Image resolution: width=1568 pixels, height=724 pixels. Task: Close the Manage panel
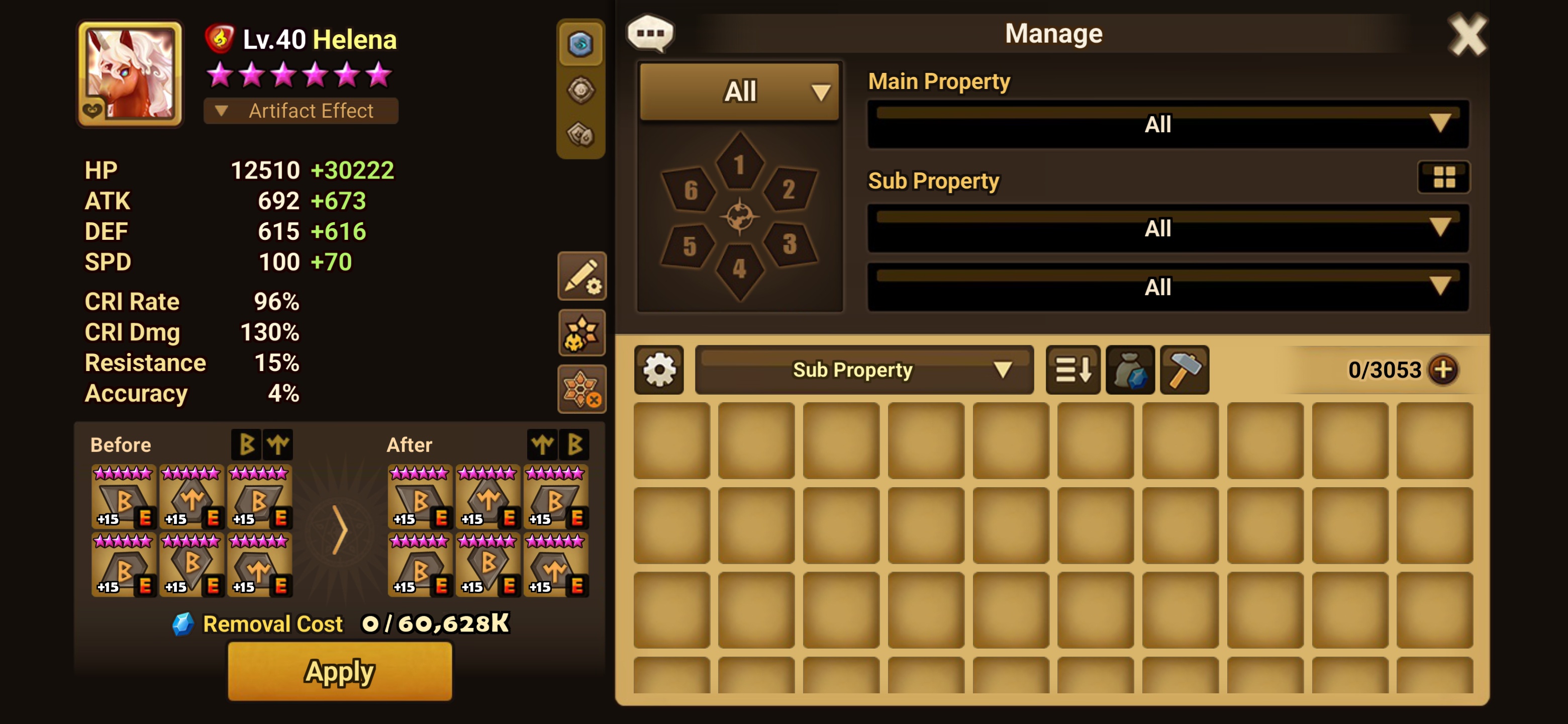(x=1466, y=35)
